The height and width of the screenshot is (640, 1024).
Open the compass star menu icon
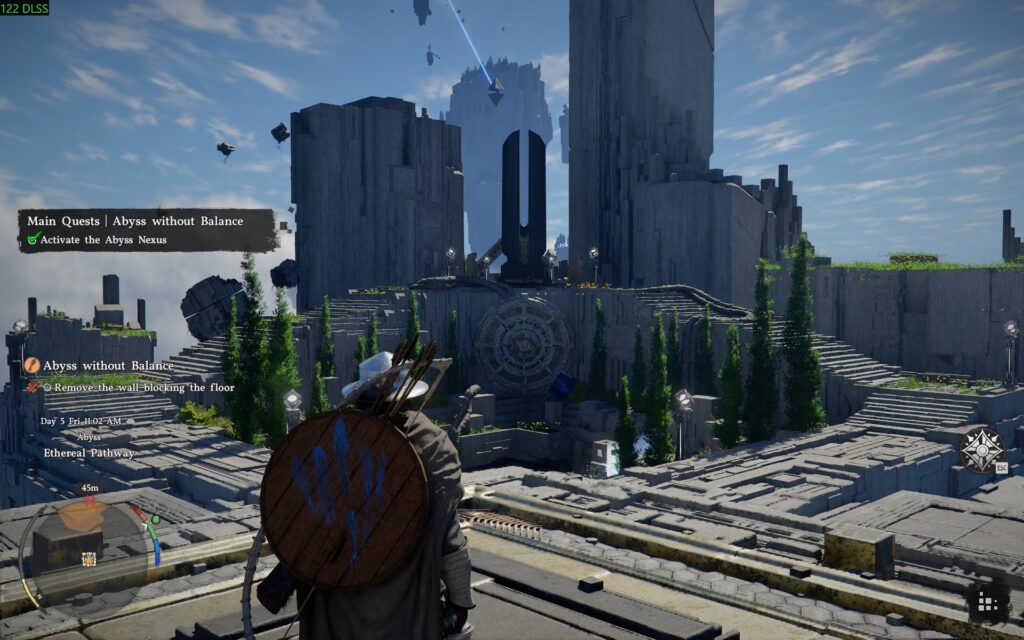(x=981, y=449)
